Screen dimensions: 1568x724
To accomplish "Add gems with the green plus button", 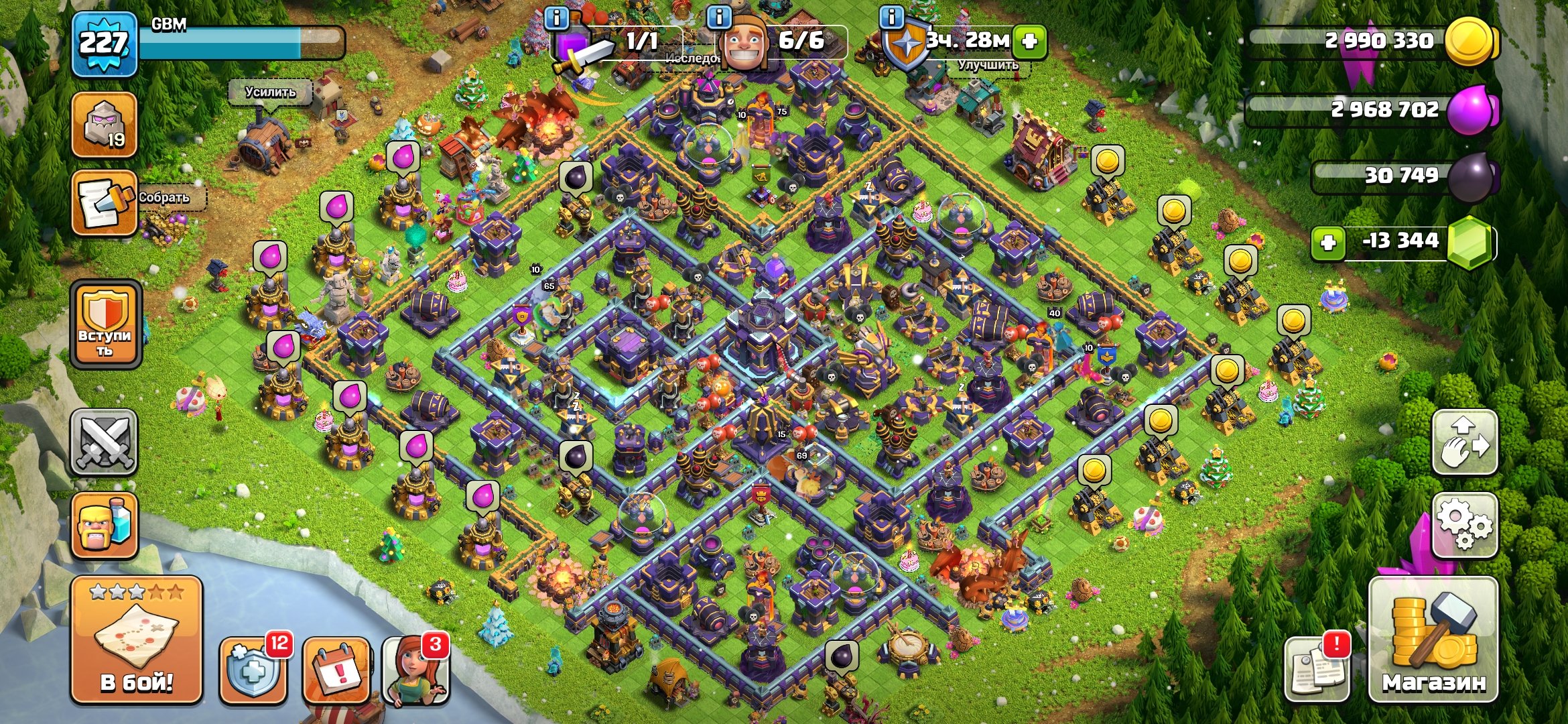I will pos(1327,242).
